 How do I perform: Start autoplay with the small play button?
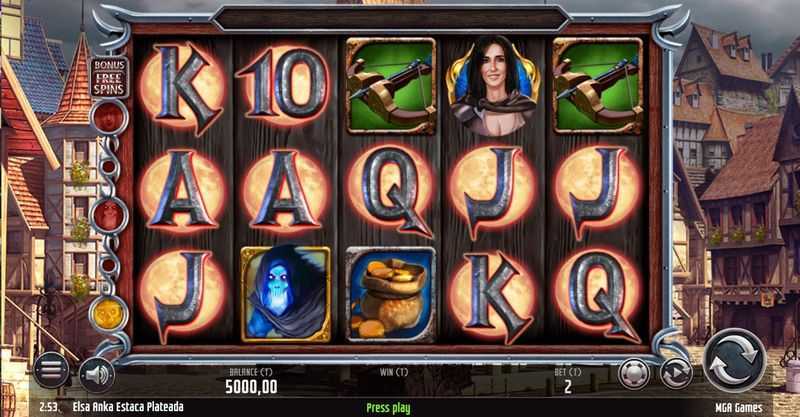(677, 373)
